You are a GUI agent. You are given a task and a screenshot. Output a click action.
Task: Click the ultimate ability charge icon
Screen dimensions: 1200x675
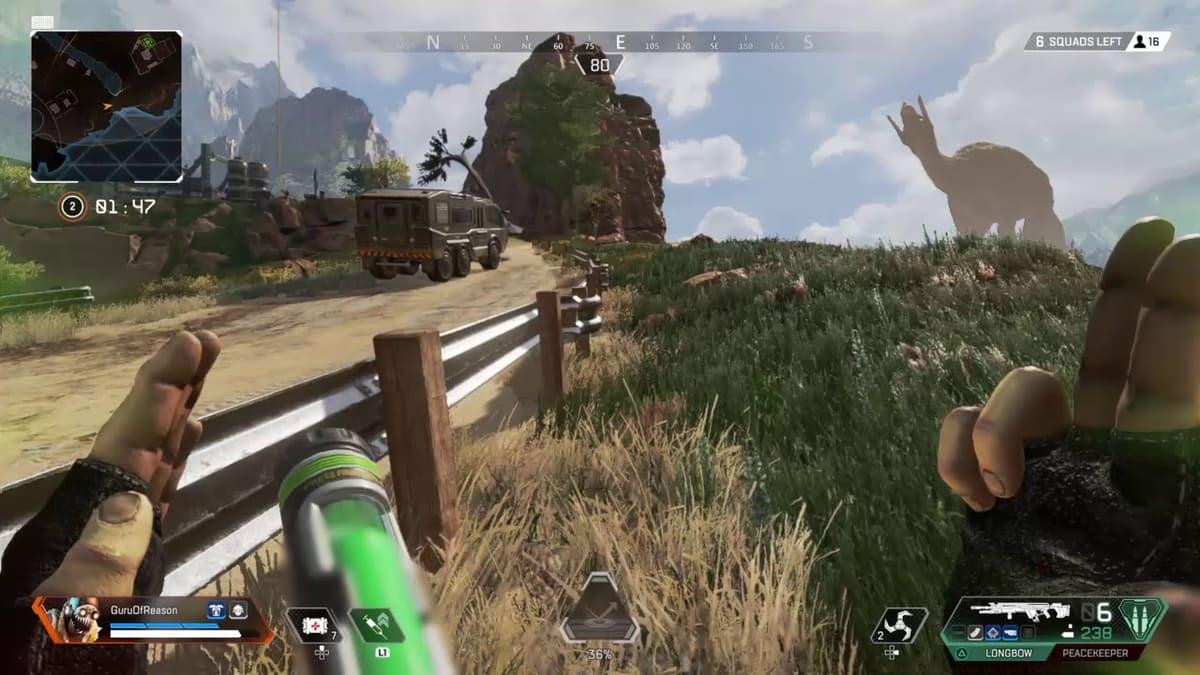600,609
